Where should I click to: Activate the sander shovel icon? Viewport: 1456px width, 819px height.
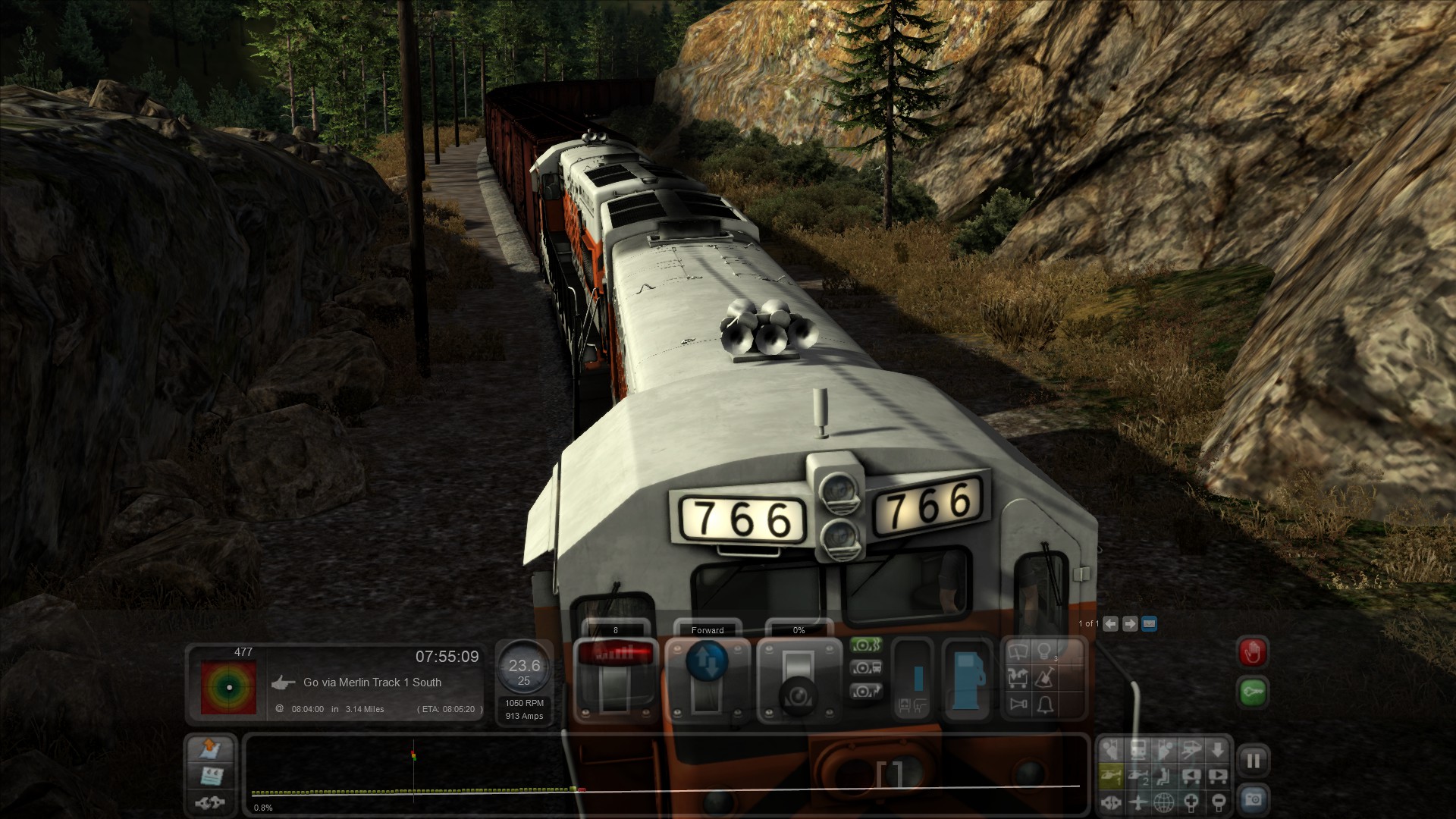[x=1046, y=677]
